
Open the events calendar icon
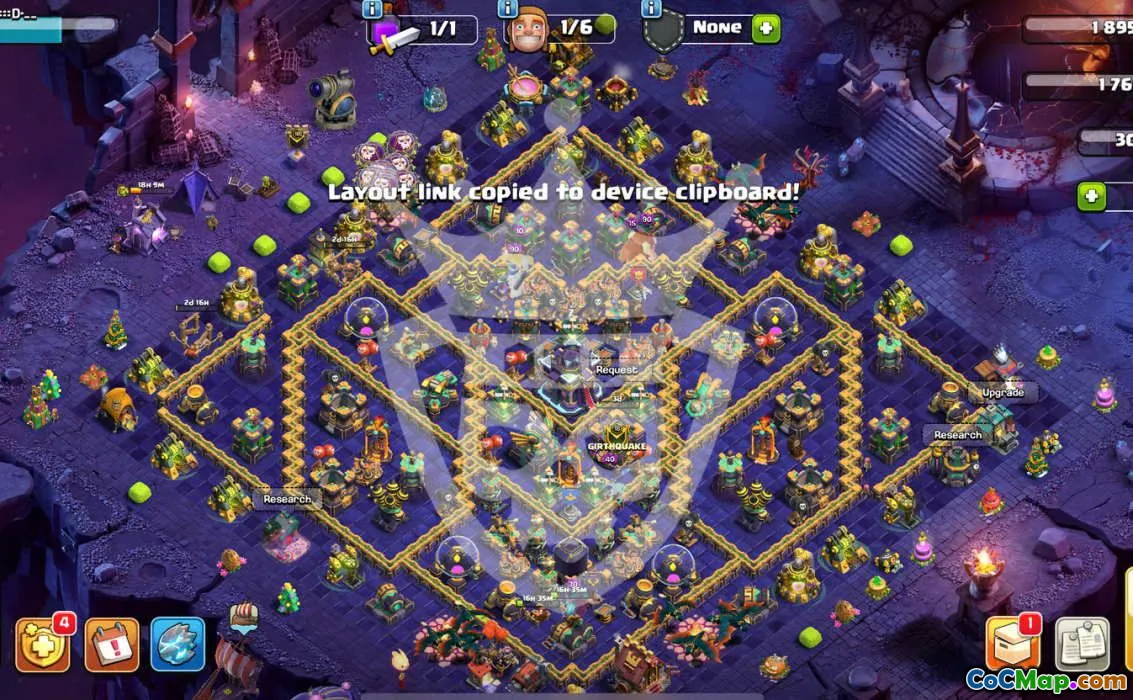111,646
